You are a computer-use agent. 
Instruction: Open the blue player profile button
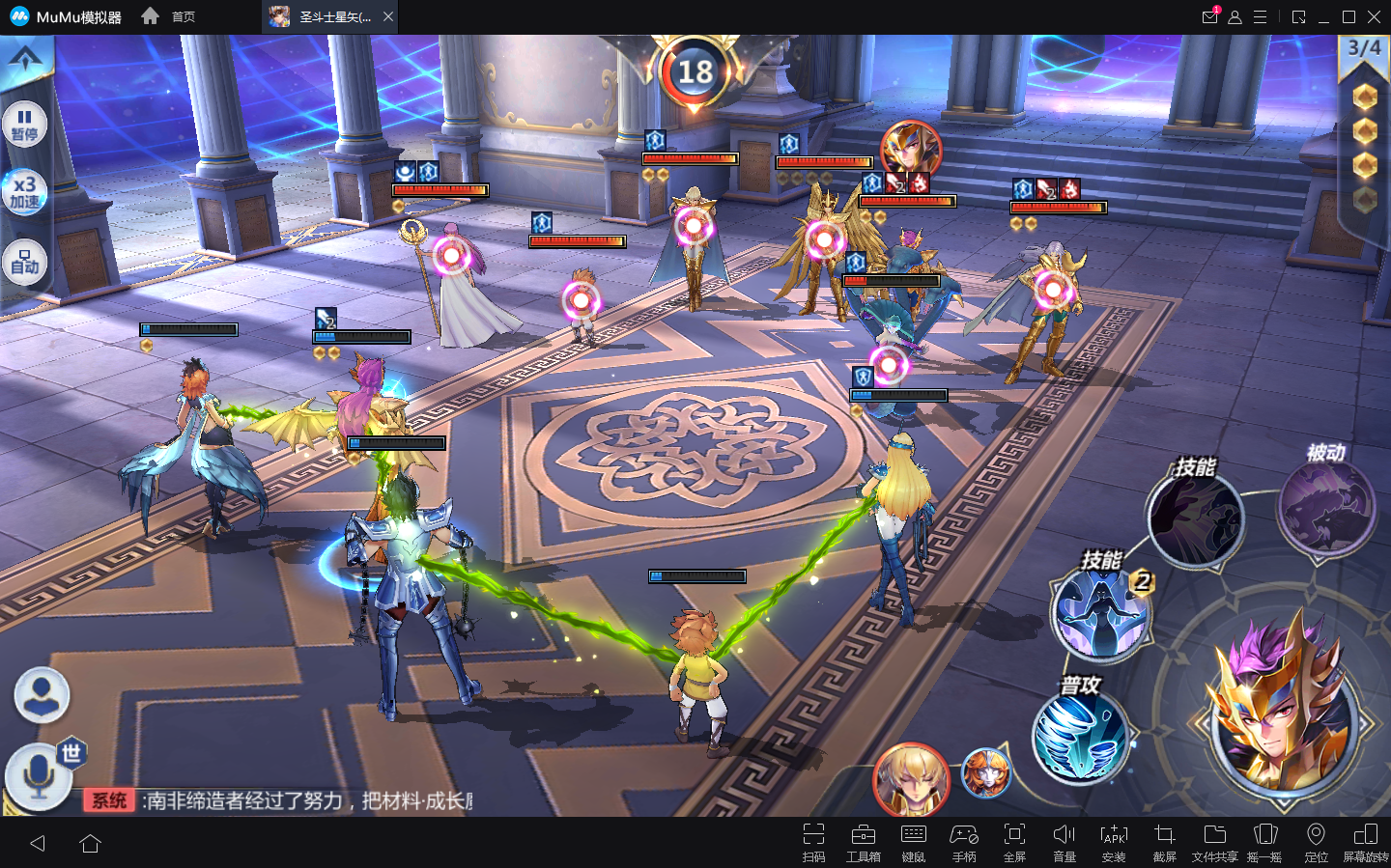42,695
